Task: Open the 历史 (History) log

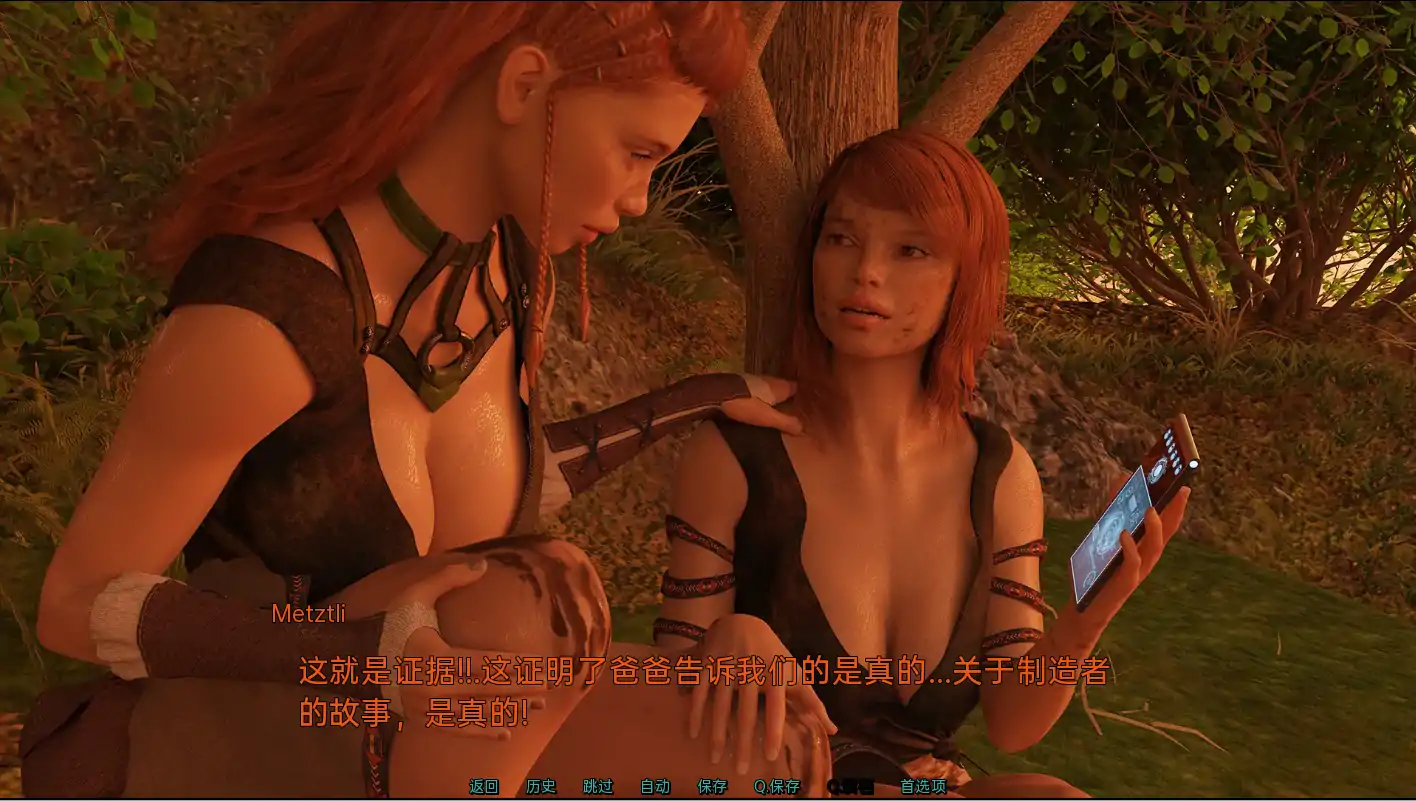Action: [x=541, y=787]
